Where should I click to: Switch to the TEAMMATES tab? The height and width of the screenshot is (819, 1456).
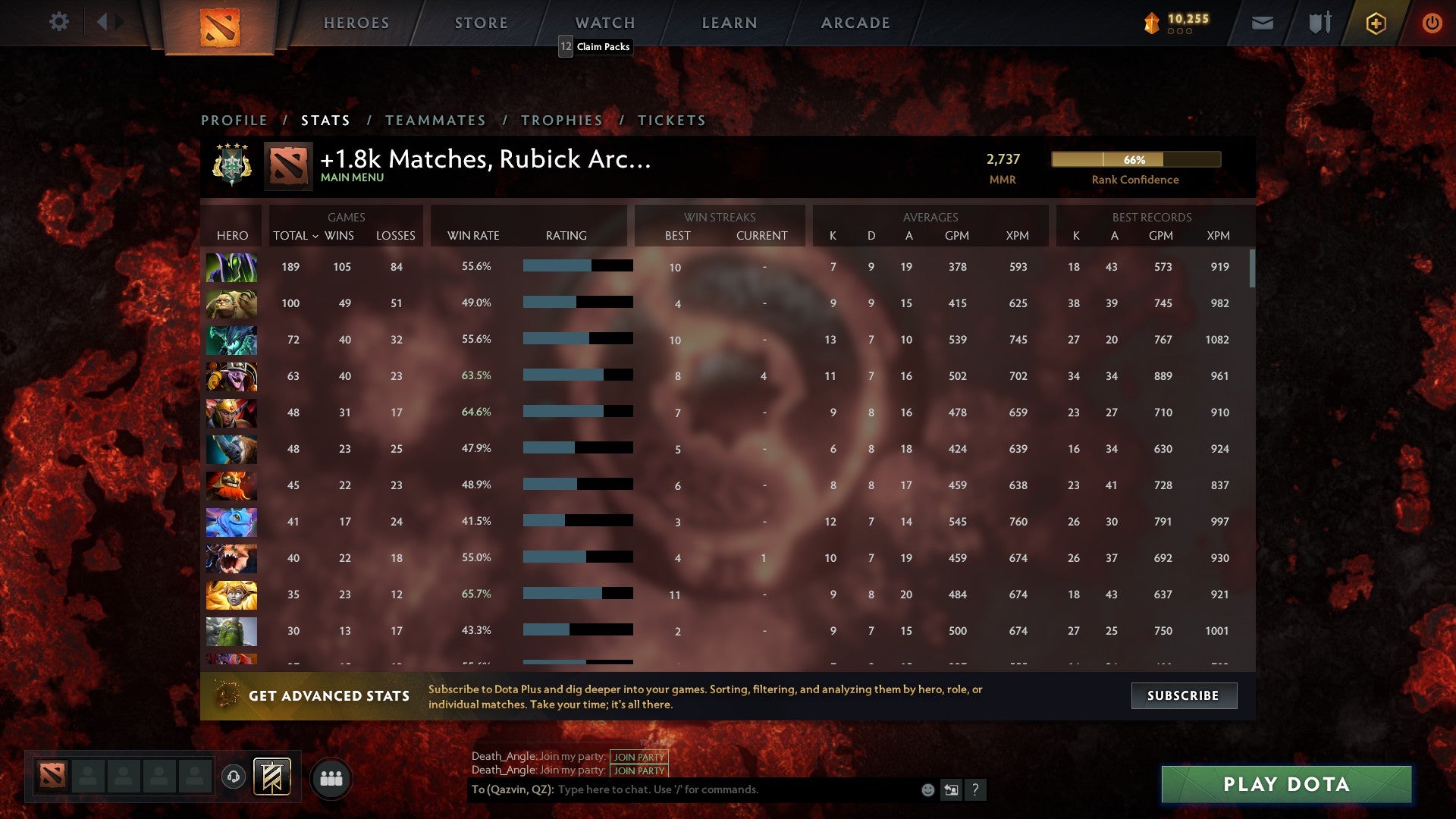point(436,120)
